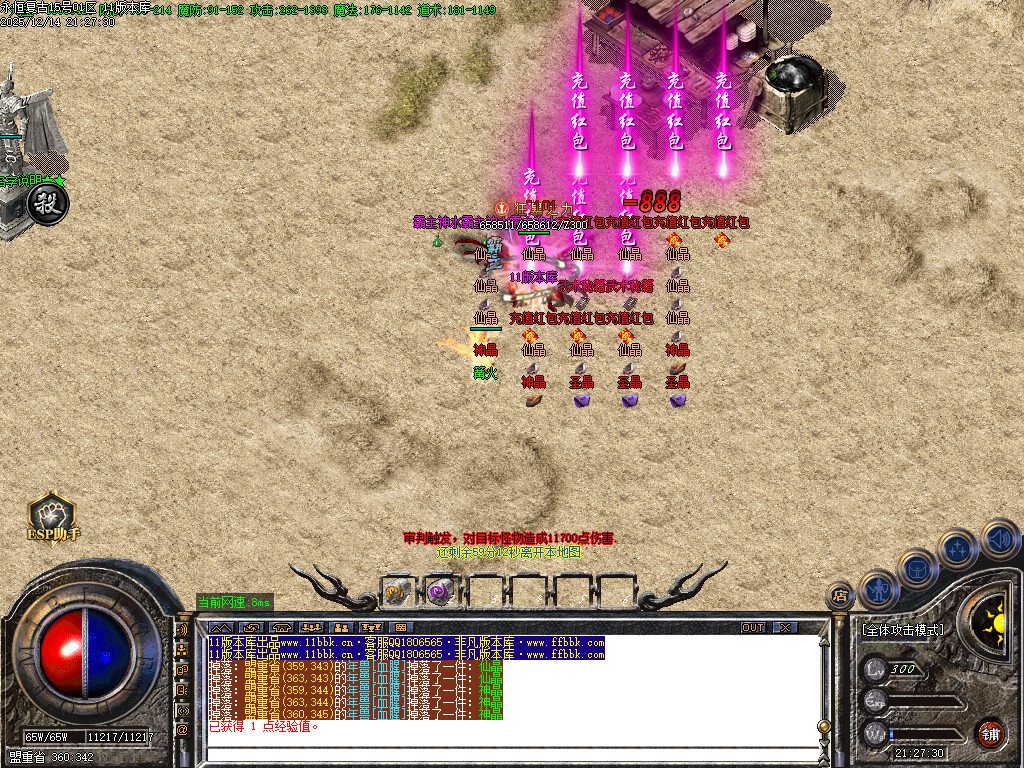The image size is (1024, 768).
Task: Open the 店 shop button
Action: (841, 597)
